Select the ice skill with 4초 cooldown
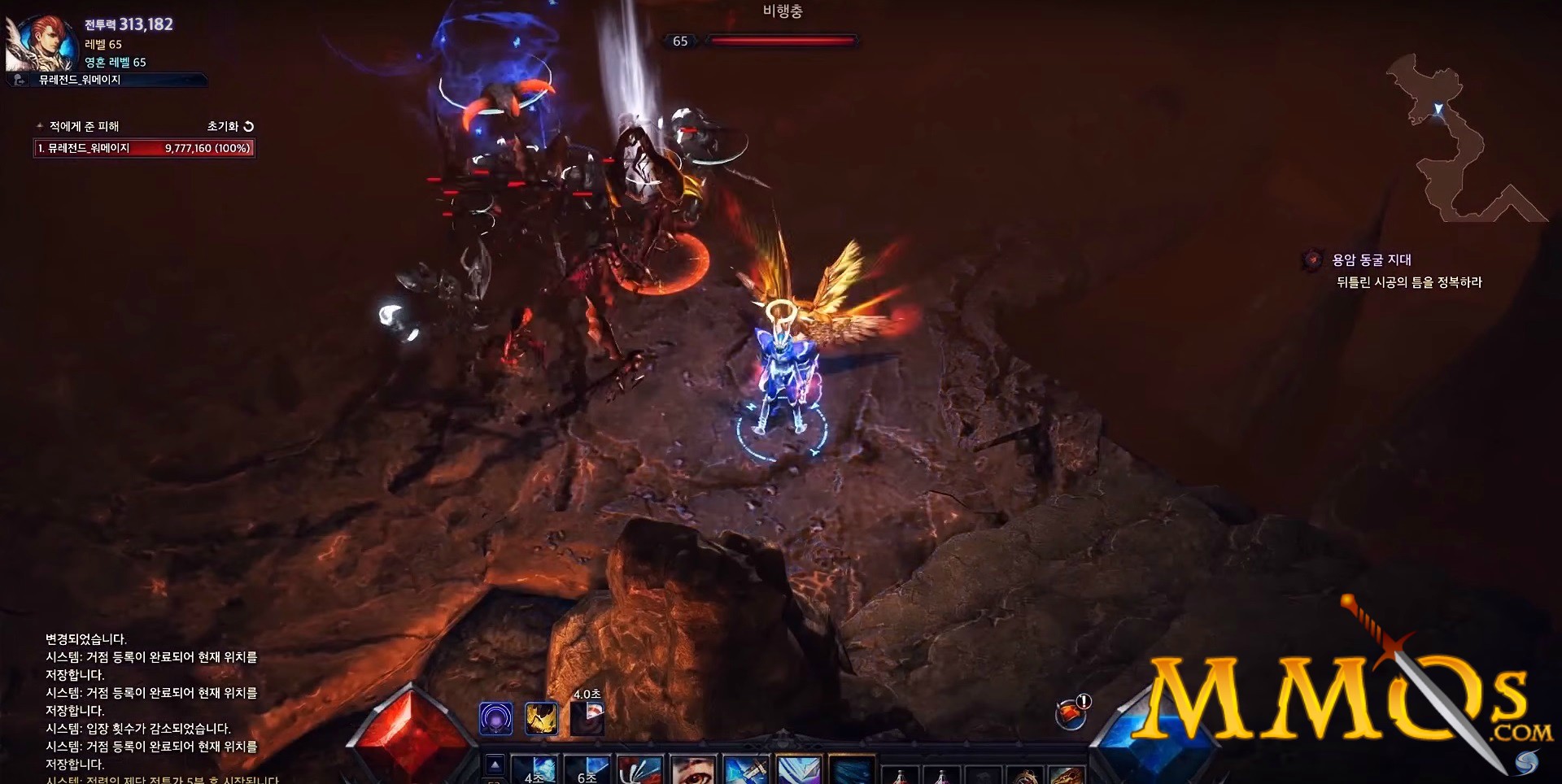This screenshot has width=1562, height=784. point(533,771)
